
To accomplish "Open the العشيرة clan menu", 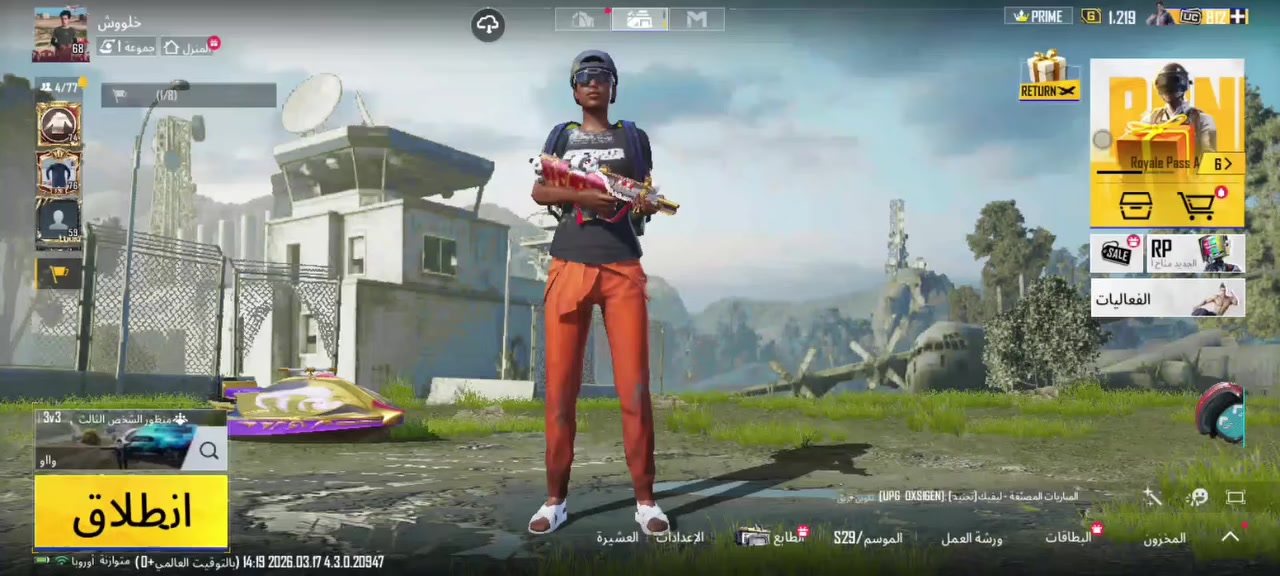I will [x=617, y=538].
